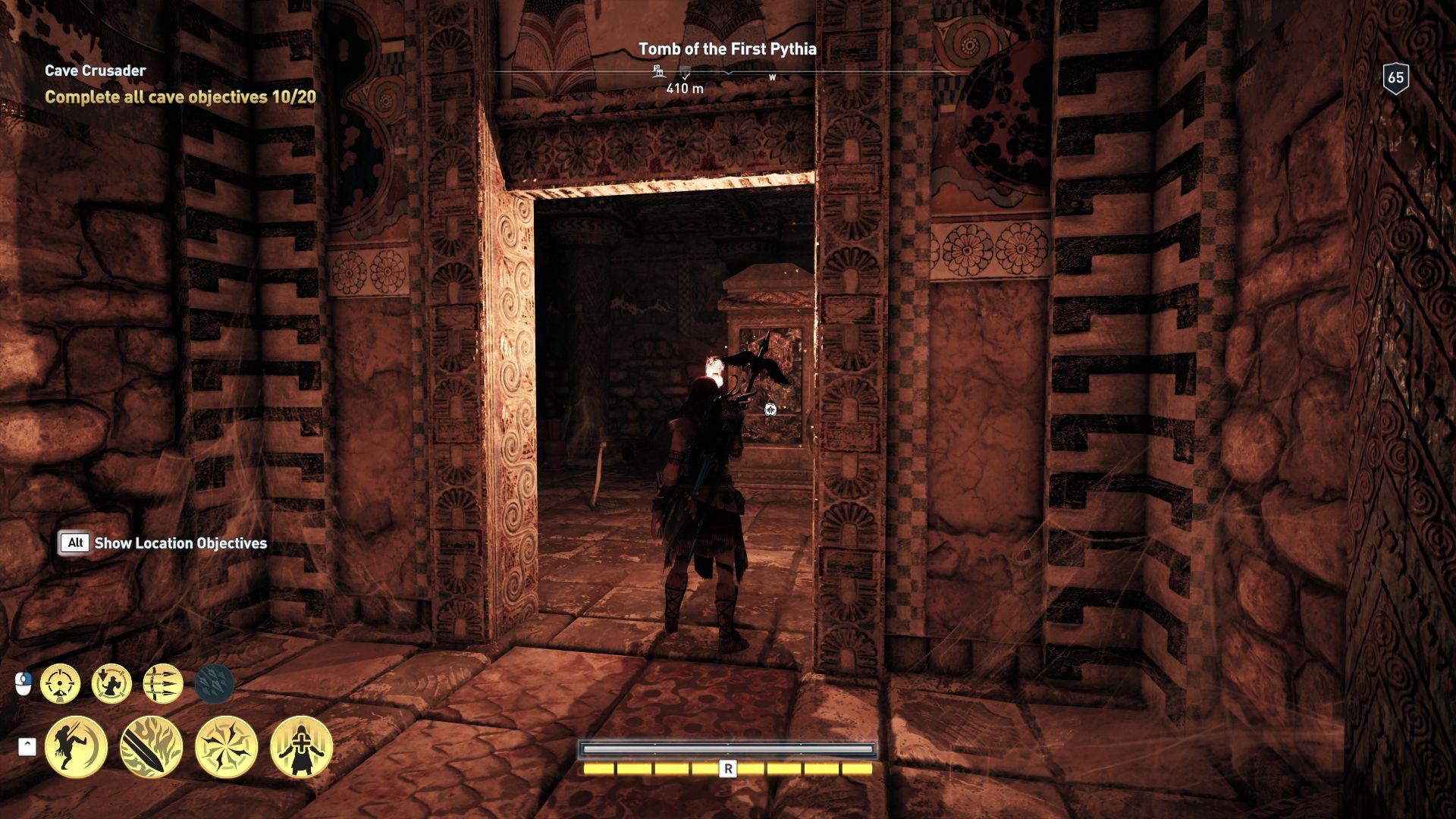
Task: Use the Multi-Shot three arrows ability
Action: coord(163,684)
